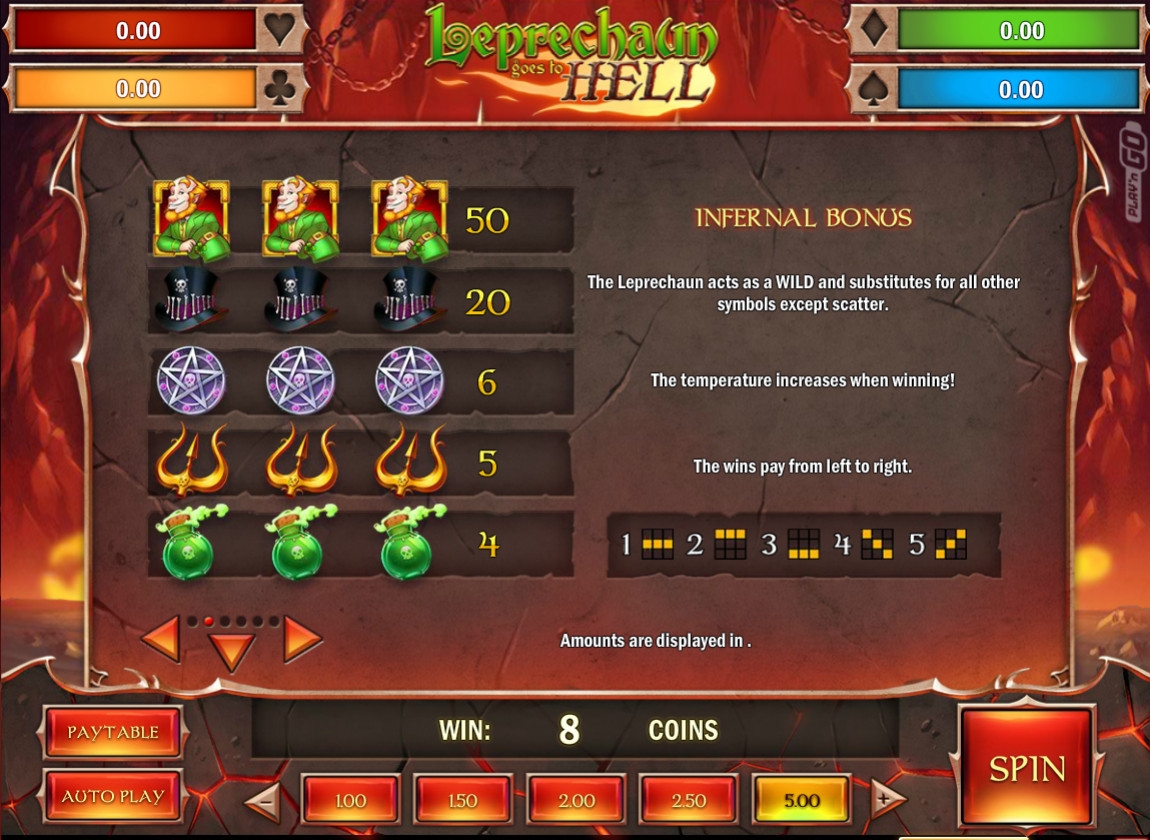
Task: Go to the next paytable page
Action: [x=302, y=639]
